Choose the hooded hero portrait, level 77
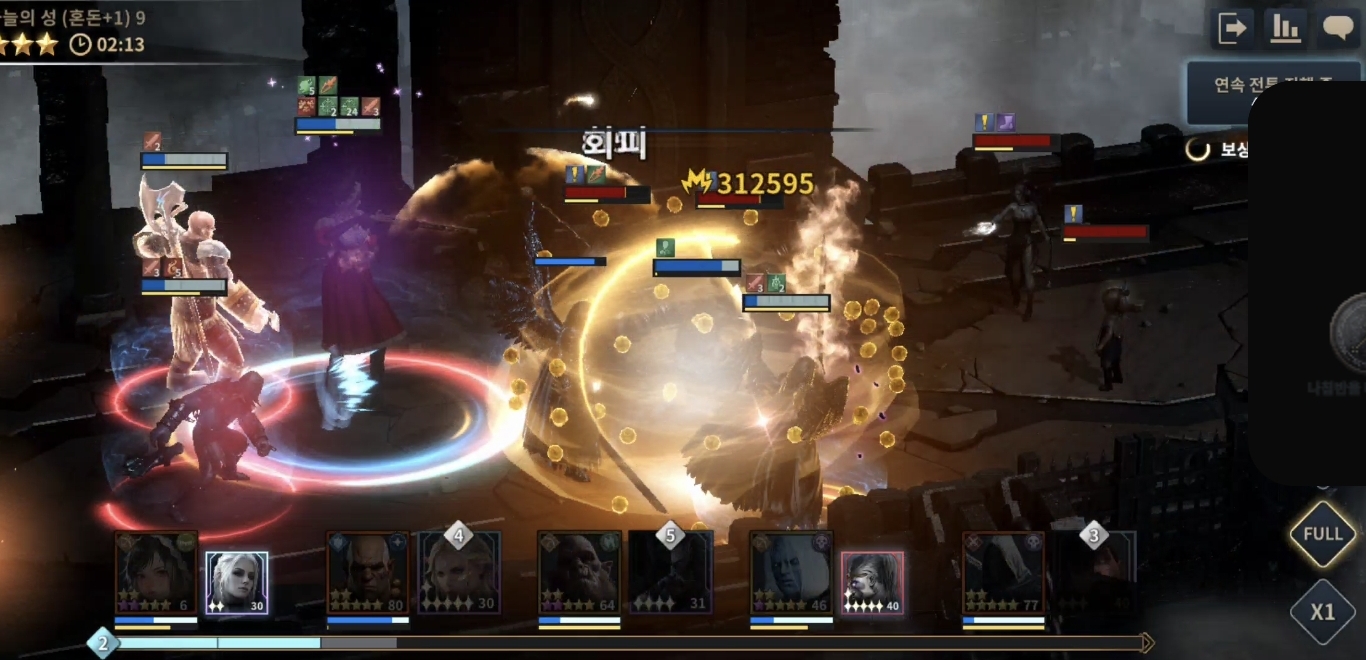 click(x=1004, y=573)
